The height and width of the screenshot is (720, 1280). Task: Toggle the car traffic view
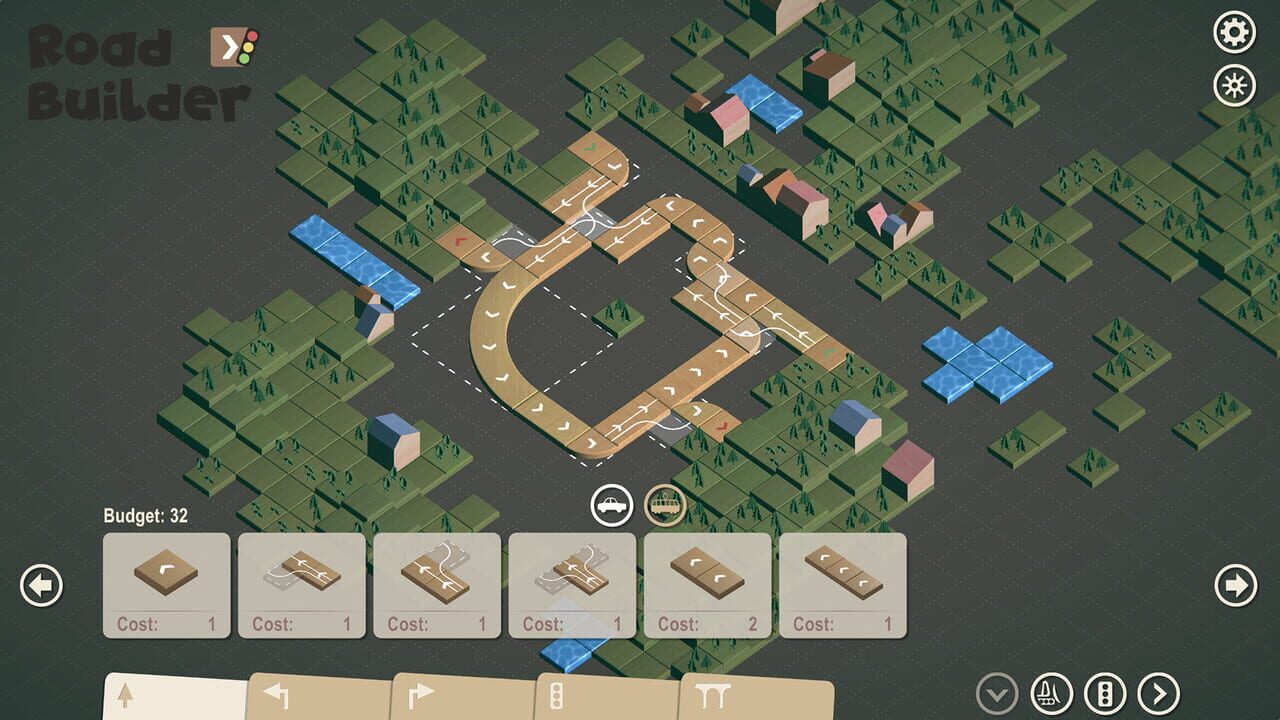pyautogui.click(x=611, y=507)
